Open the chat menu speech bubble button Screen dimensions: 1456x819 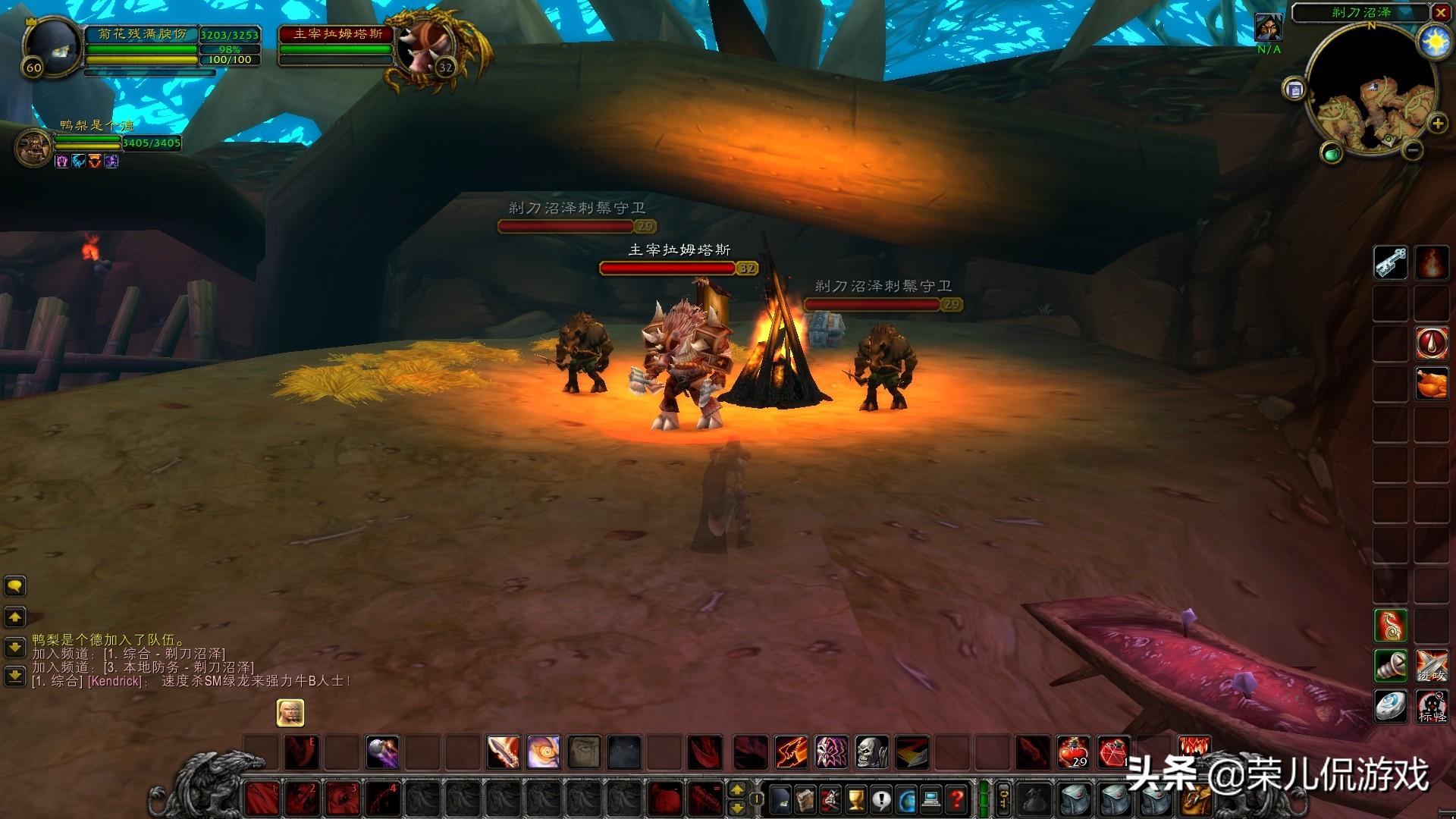pyautogui.click(x=15, y=586)
